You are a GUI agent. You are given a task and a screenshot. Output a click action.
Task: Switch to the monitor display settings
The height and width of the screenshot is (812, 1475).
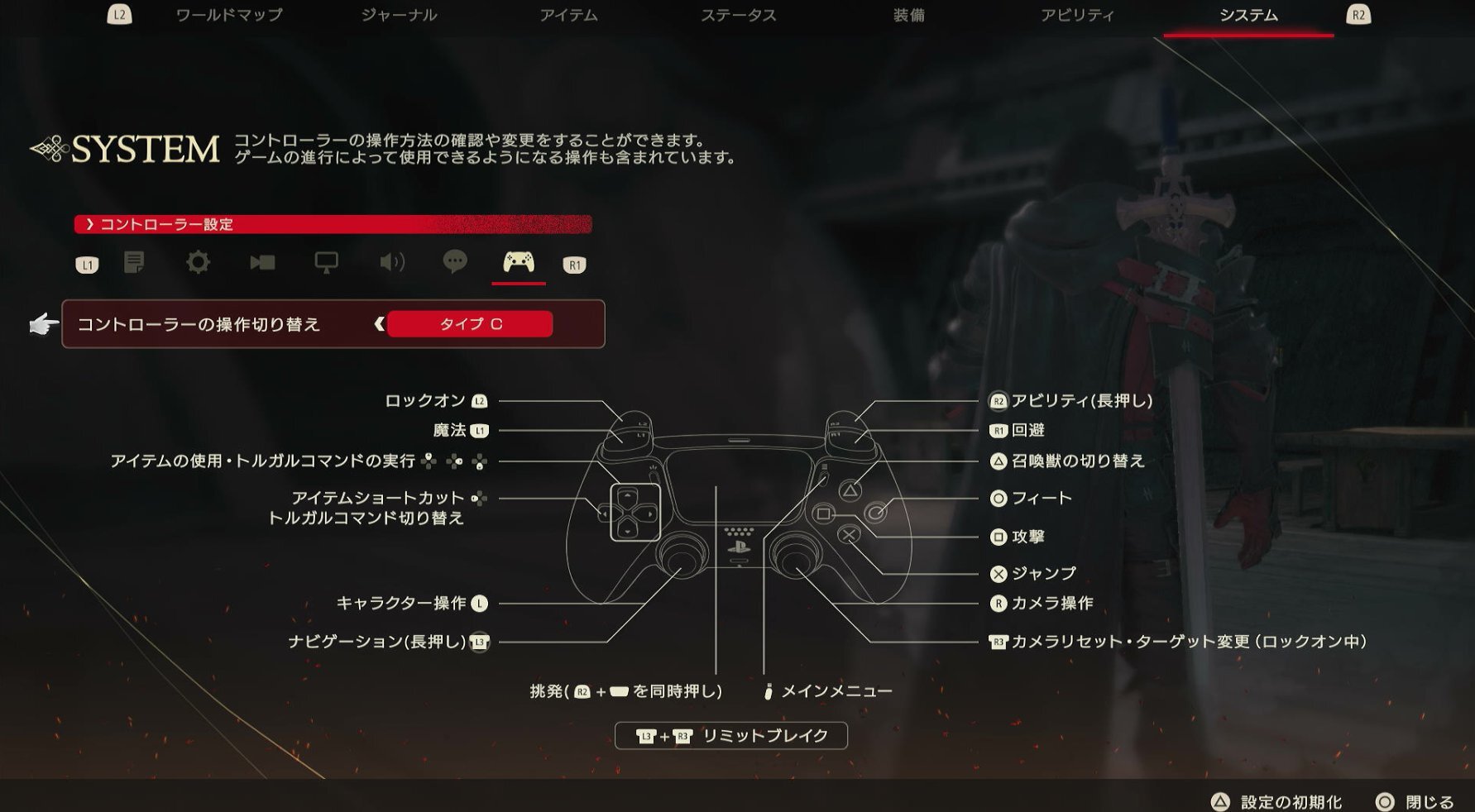click(326, 263)
